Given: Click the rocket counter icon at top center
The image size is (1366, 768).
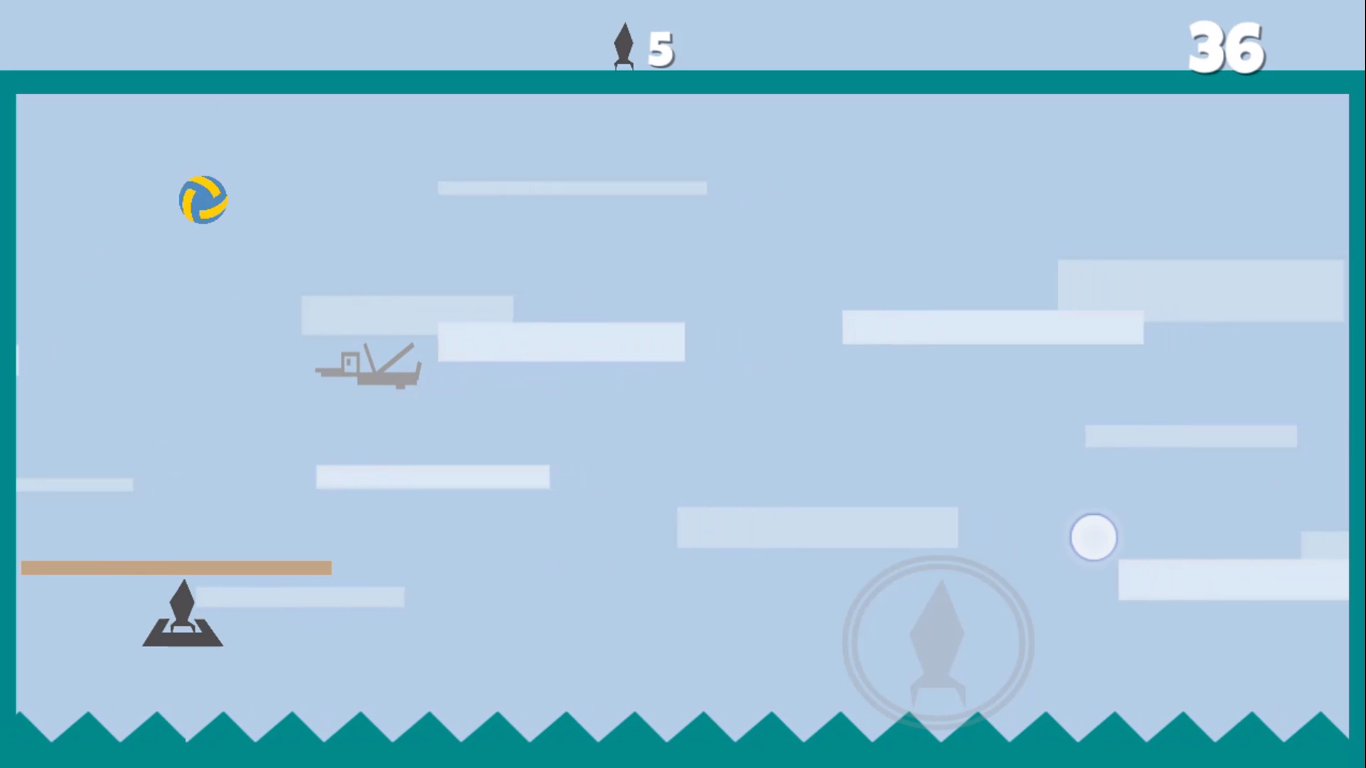Looking at the screenshot, I should [623, 45].
